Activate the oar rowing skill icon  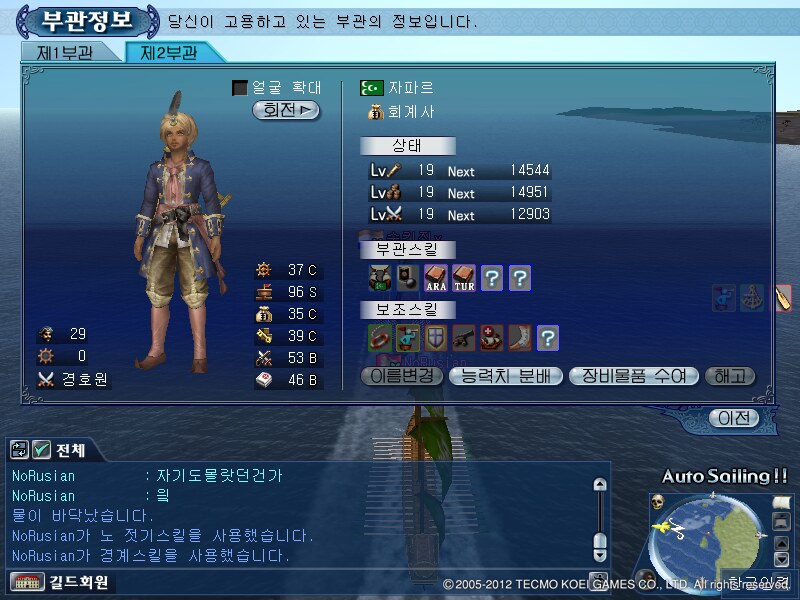tap(783, 297)
